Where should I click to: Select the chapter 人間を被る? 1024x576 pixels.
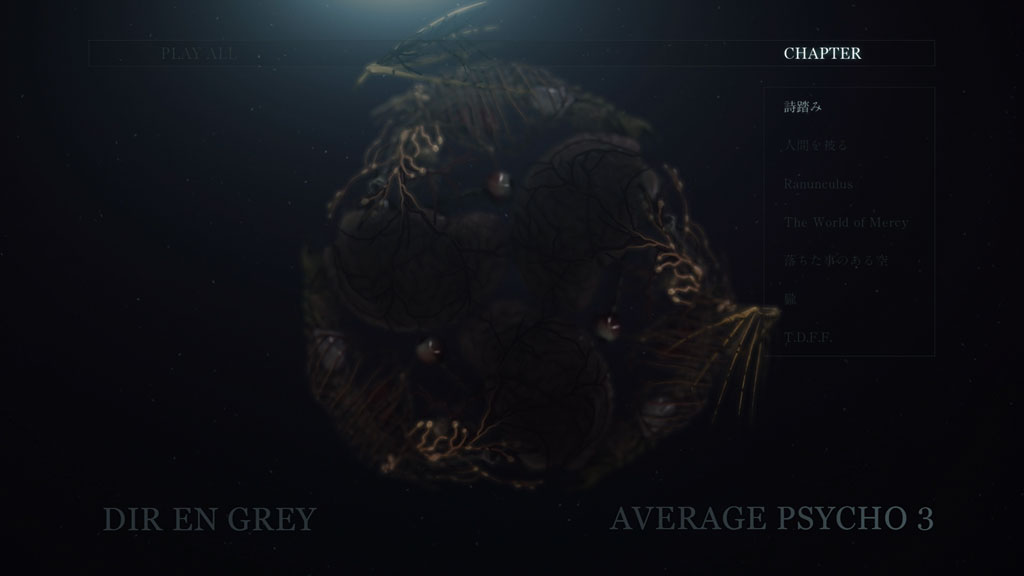coord(816,146)
